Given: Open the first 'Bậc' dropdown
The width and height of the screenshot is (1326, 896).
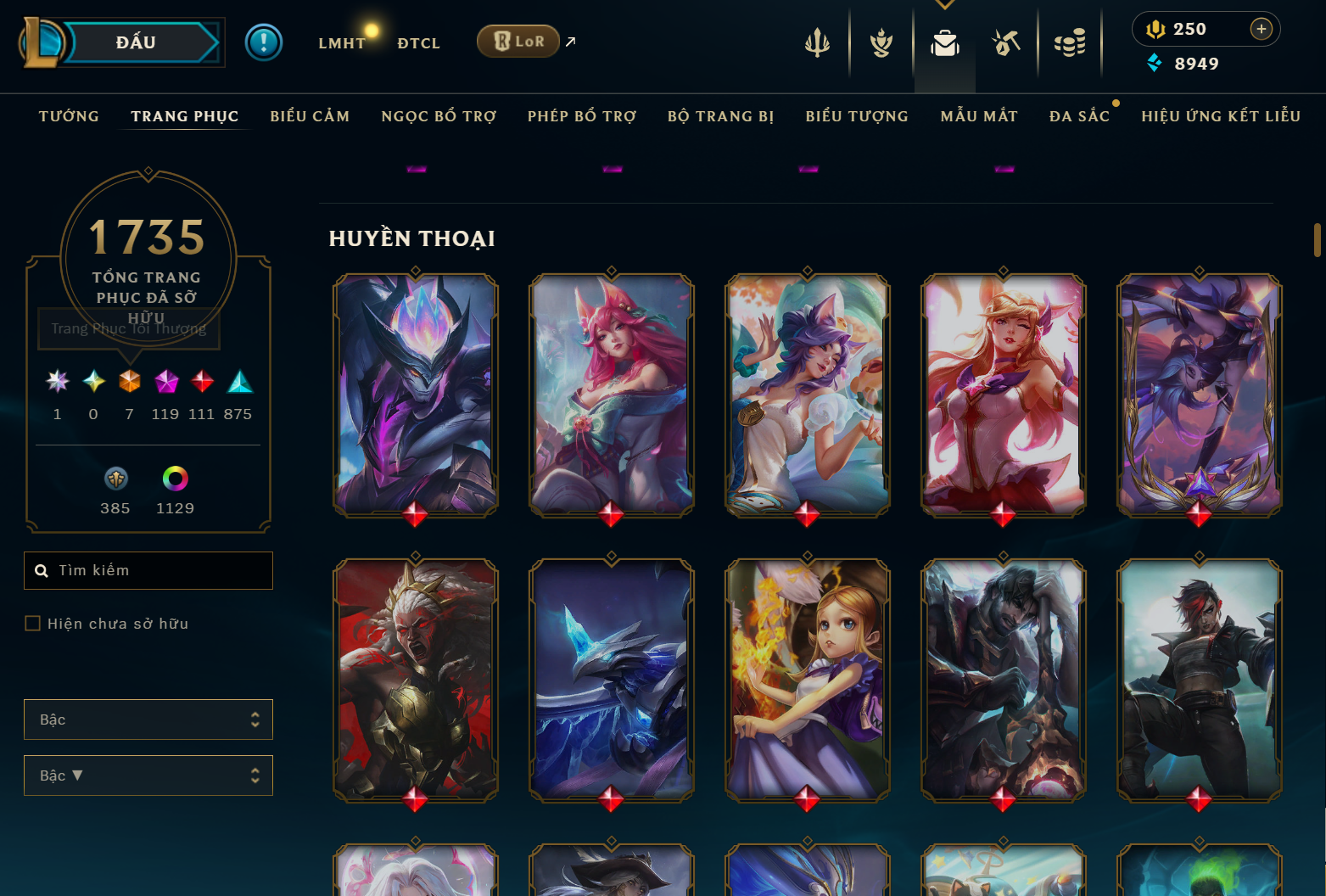Looking at the screenshot, I should point(148,719).
